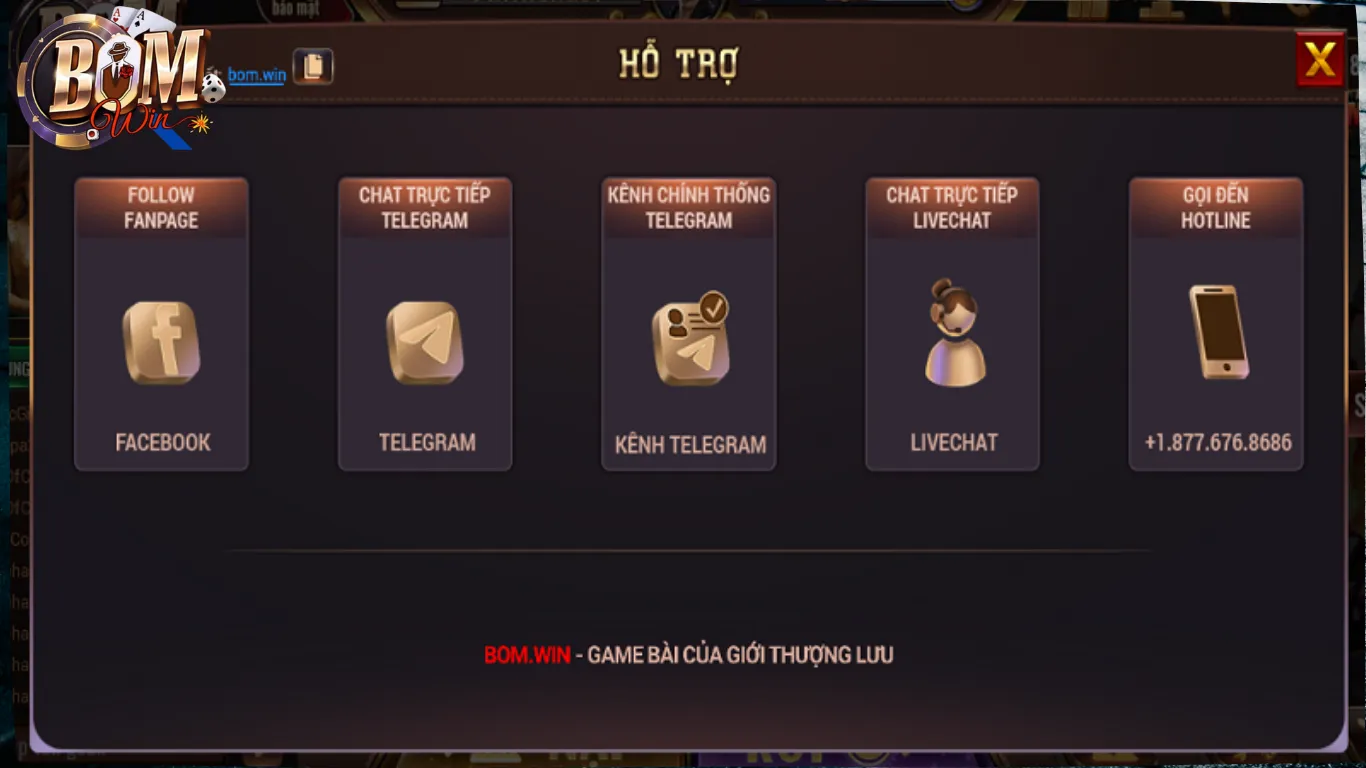Click the FOLLOW FANPAGE header
The width and height of the screenshot is (1366, 768).
[161, 208]
